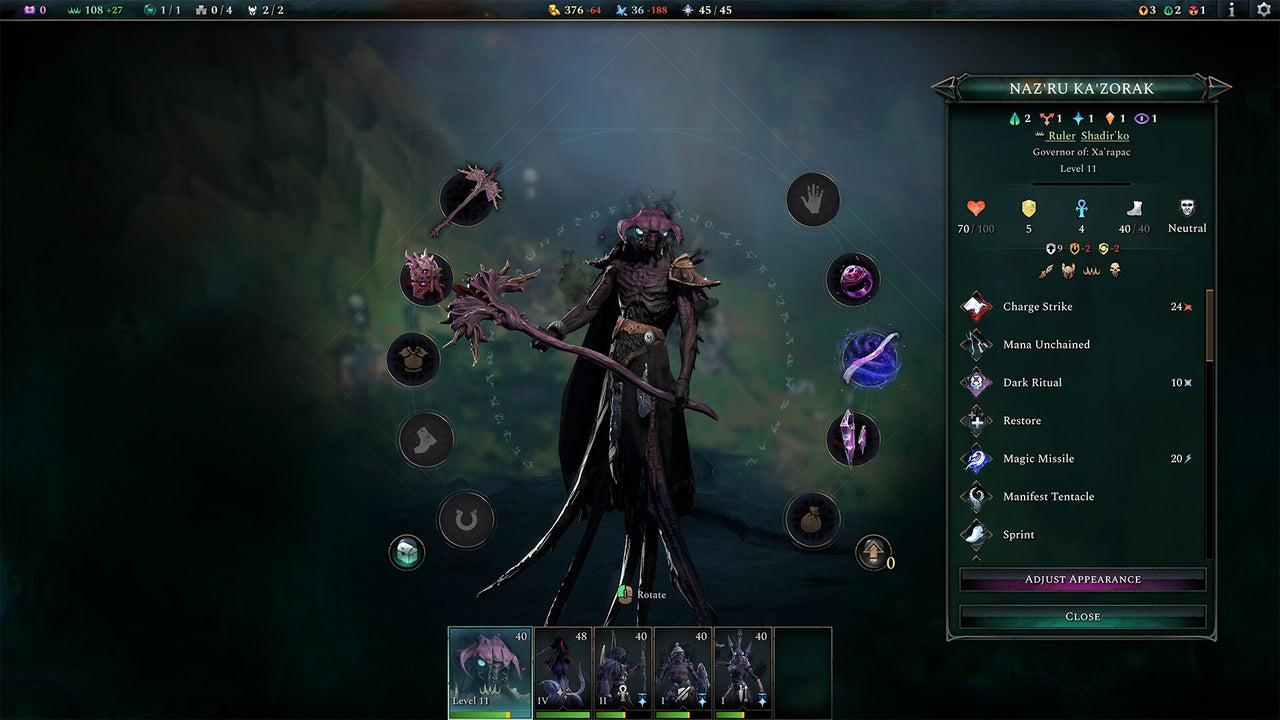Open the boots equipment slot

[425, 440]
